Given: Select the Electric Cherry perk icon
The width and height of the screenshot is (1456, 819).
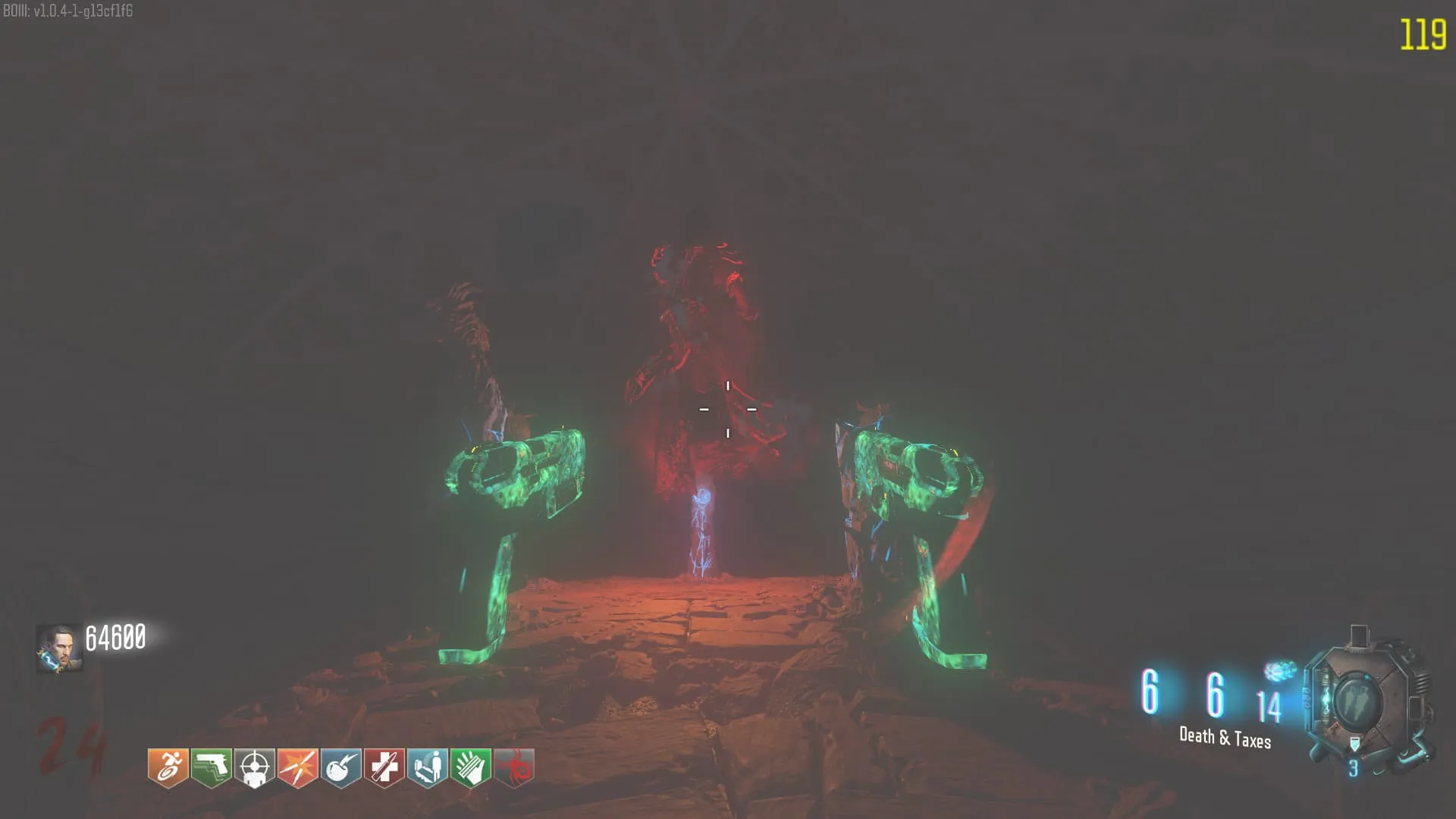Looking at the screenshot, I should [x=340, y=767].
